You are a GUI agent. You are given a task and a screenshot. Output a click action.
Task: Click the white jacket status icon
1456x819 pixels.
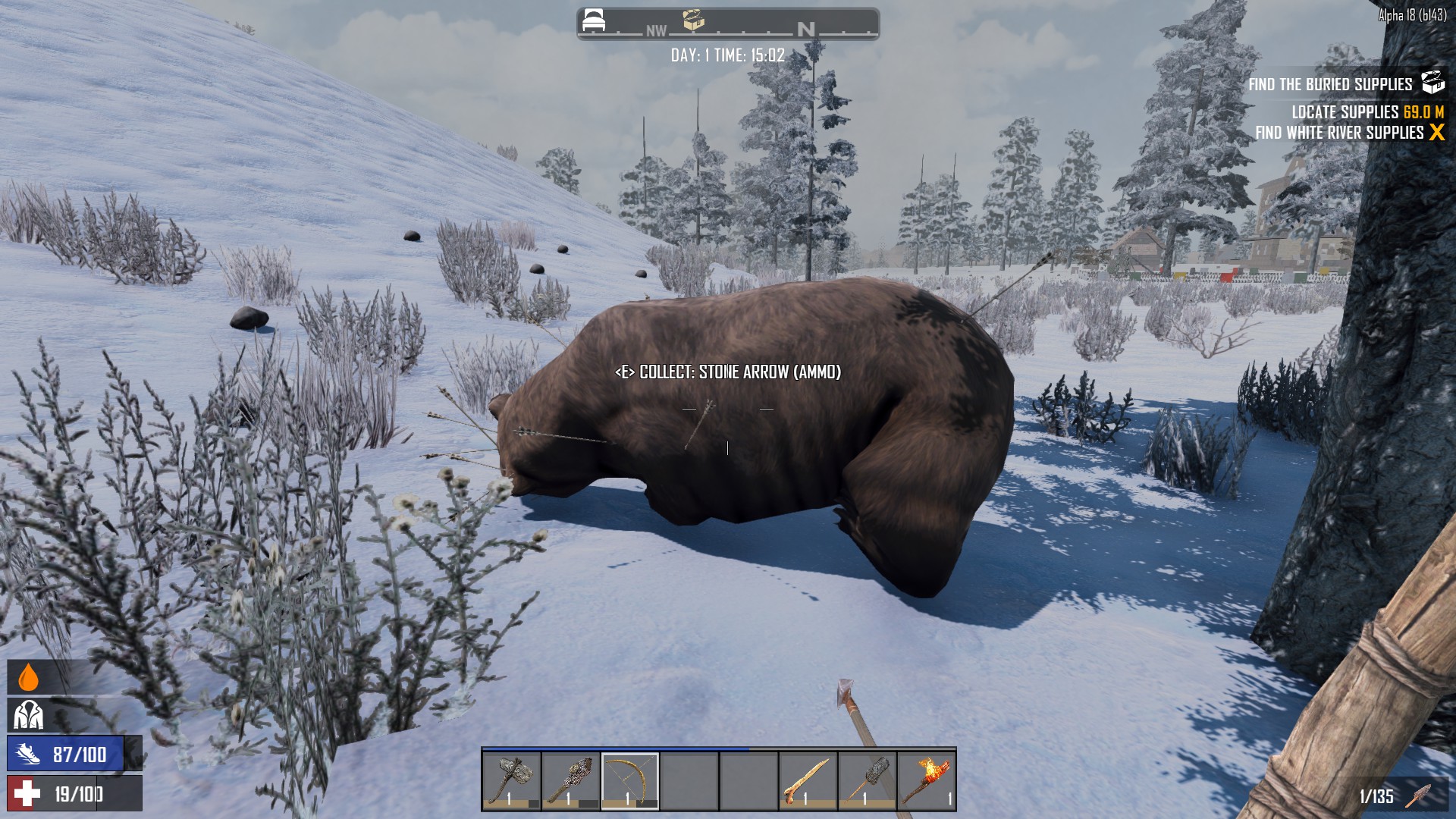[x=29, y=715]
